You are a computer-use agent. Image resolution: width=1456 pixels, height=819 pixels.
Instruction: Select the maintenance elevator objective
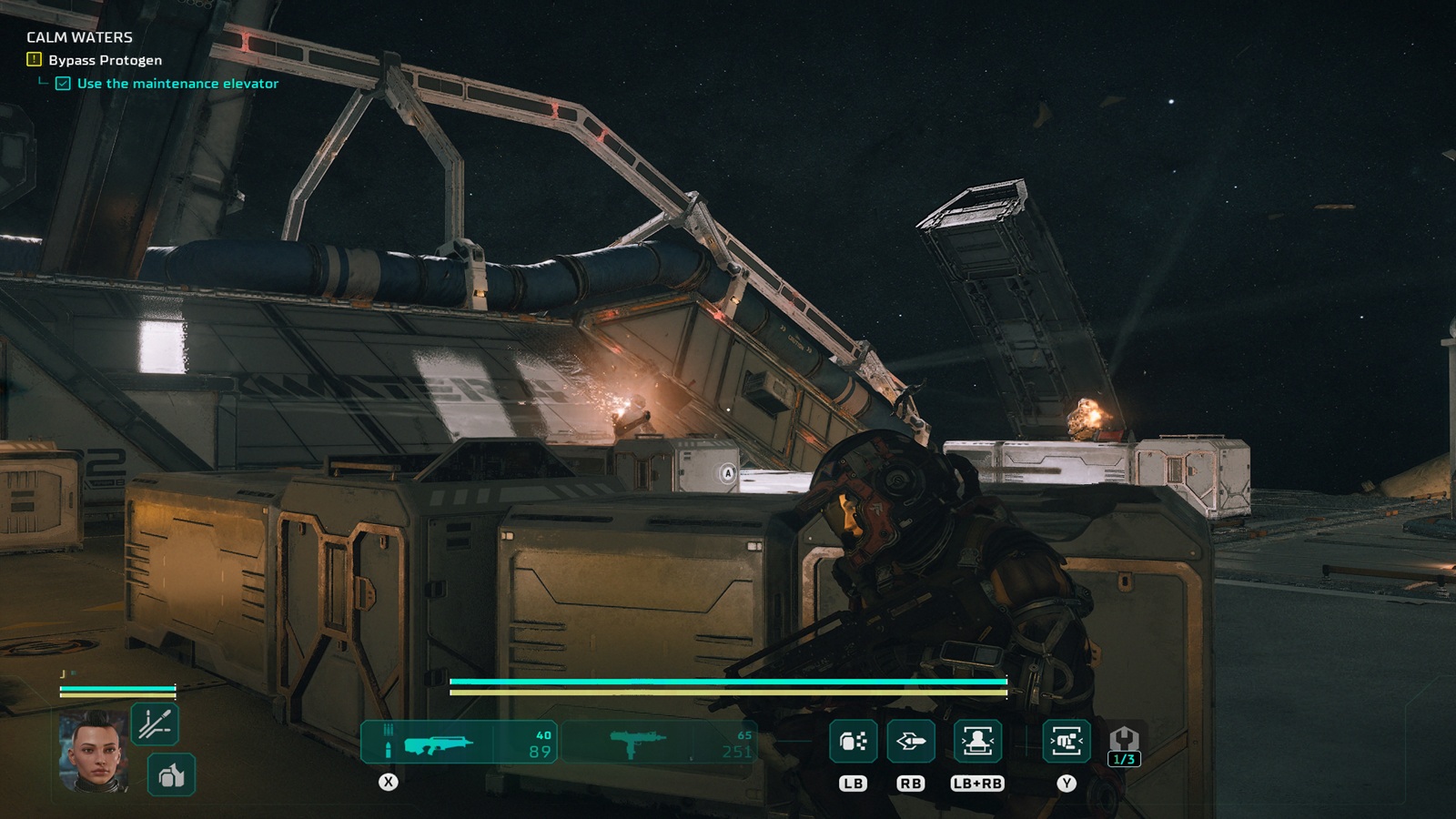(x=177, y=84)
